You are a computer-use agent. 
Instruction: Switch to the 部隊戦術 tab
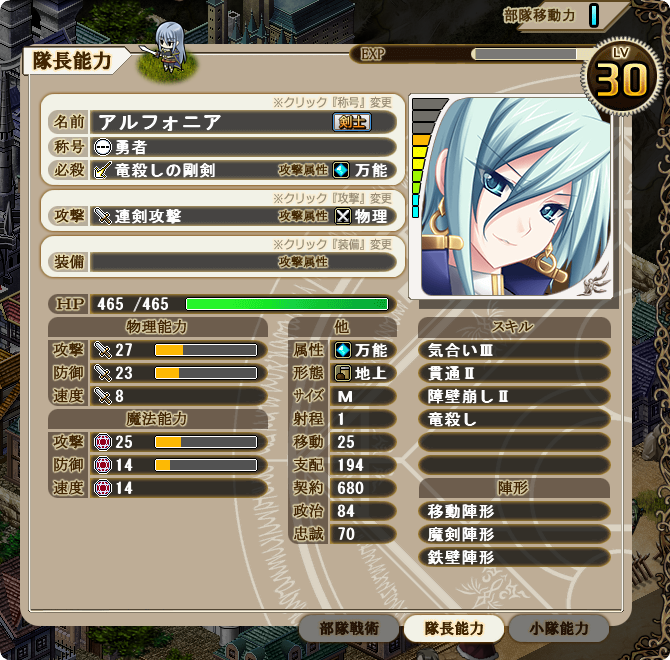[349, 628]
